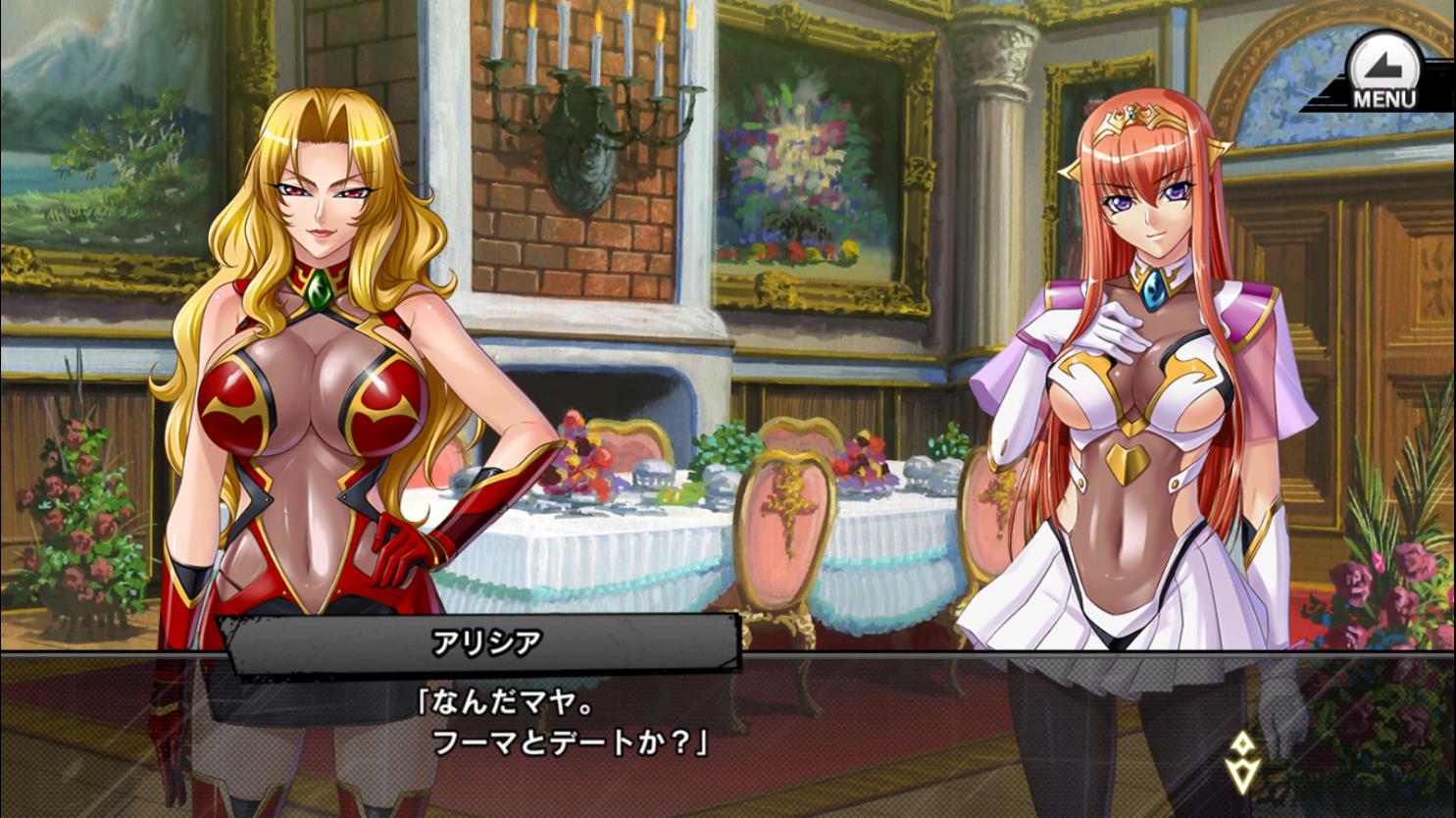Click the mountain-shaped MENU symbol

click(x=1385, y=67)
